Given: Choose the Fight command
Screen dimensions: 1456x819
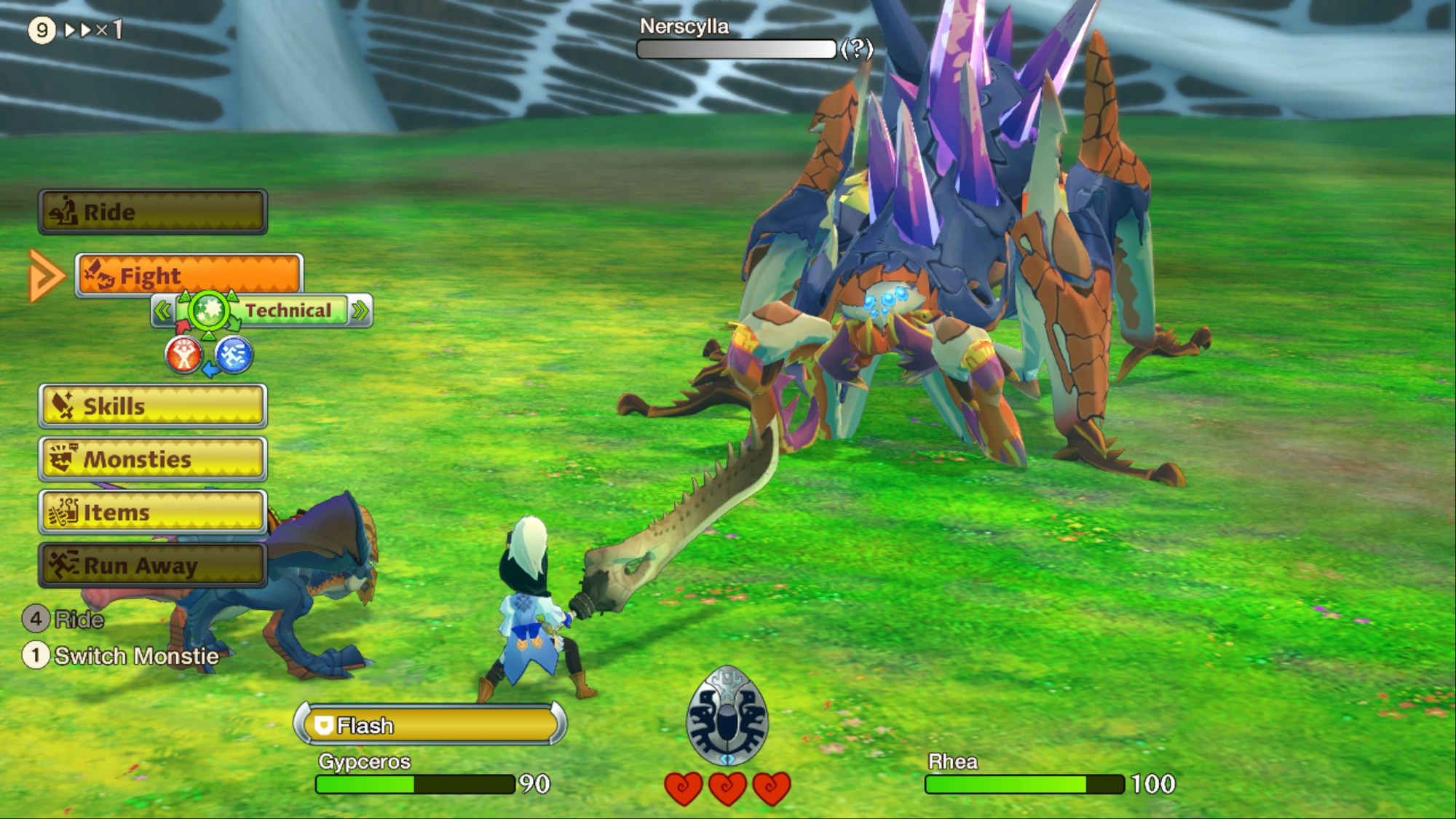Looking at the screenshot, I should tap(189, 276).
